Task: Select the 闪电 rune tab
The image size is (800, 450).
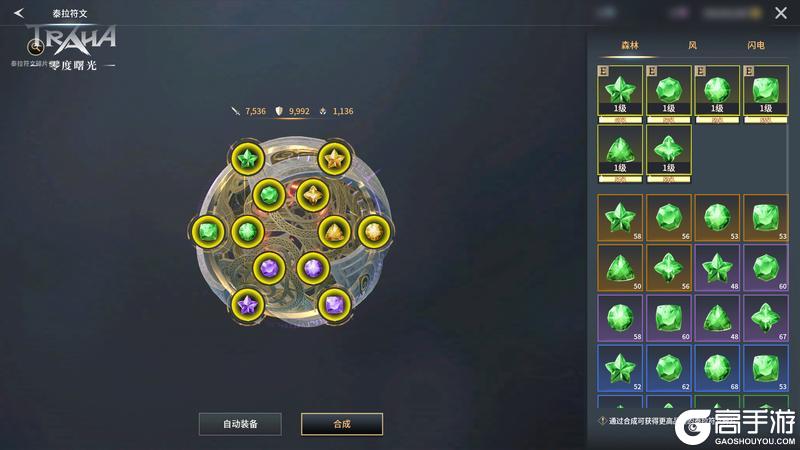Action: [x=756, y=45]
